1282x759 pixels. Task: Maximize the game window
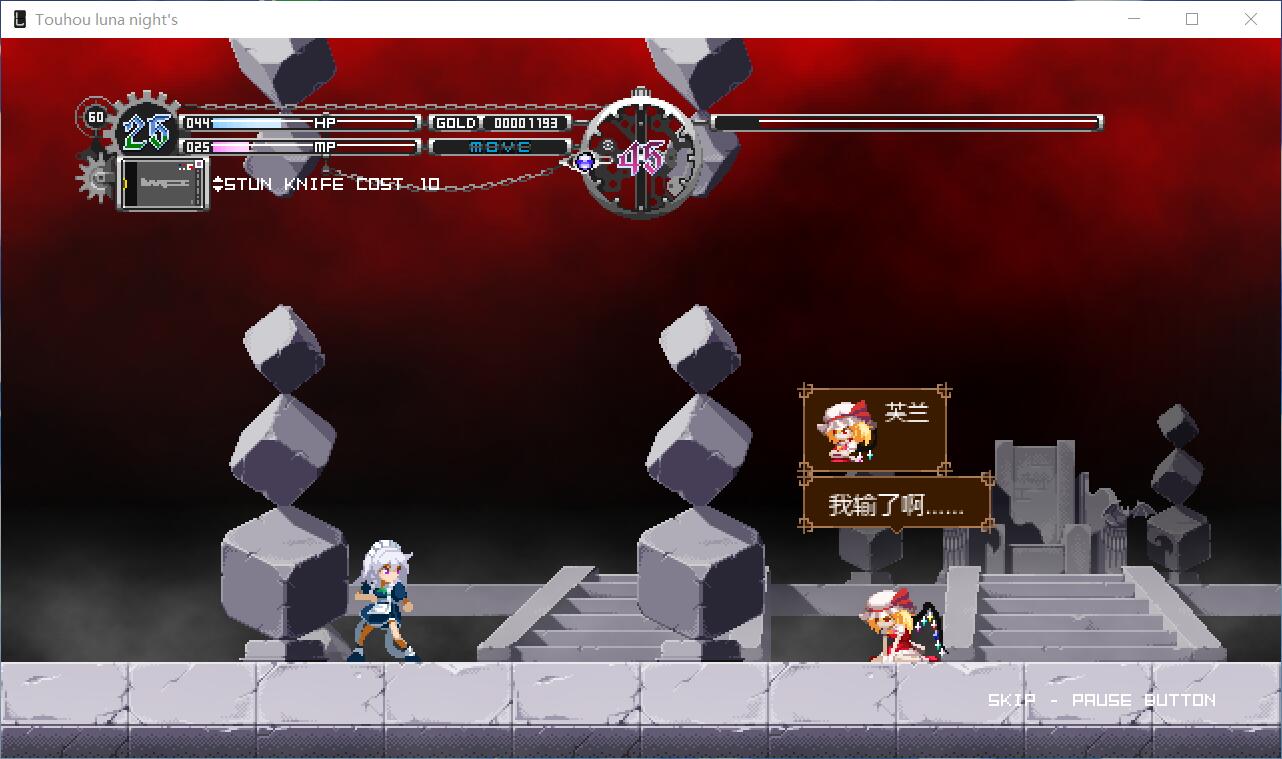click(1192, 19)
